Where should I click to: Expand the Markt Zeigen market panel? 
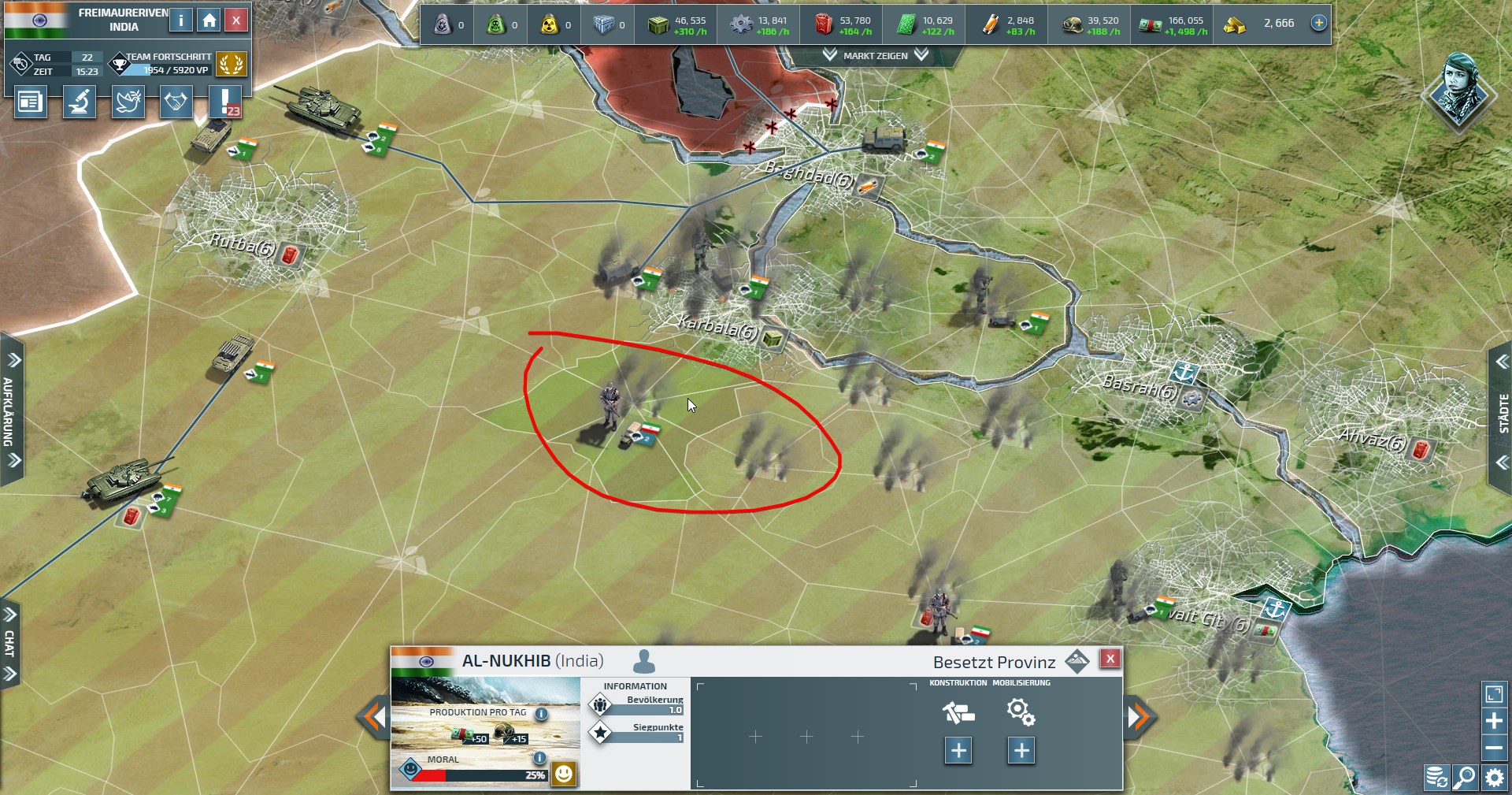pos(875,56)
